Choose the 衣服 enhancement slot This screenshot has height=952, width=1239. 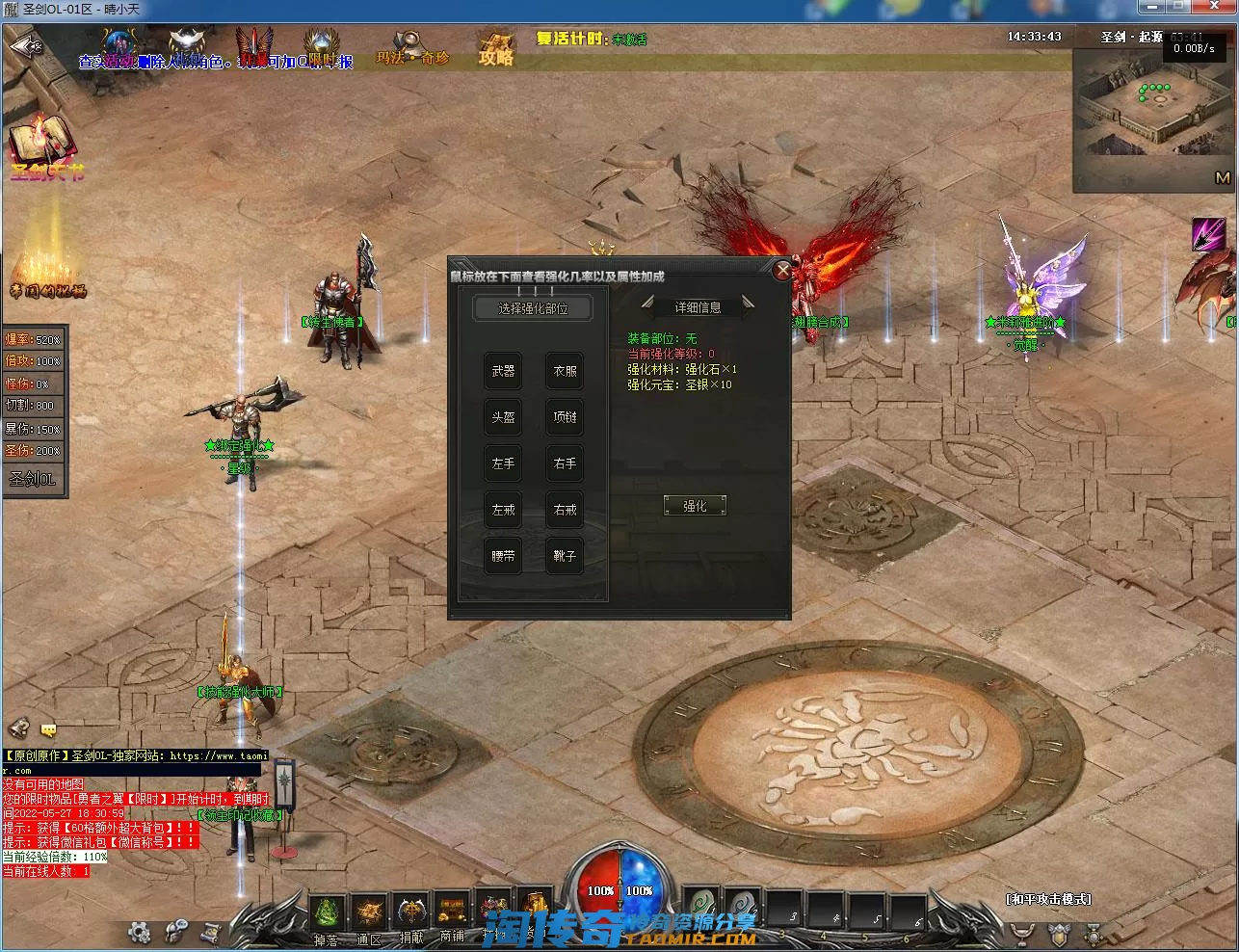(565, 371)
